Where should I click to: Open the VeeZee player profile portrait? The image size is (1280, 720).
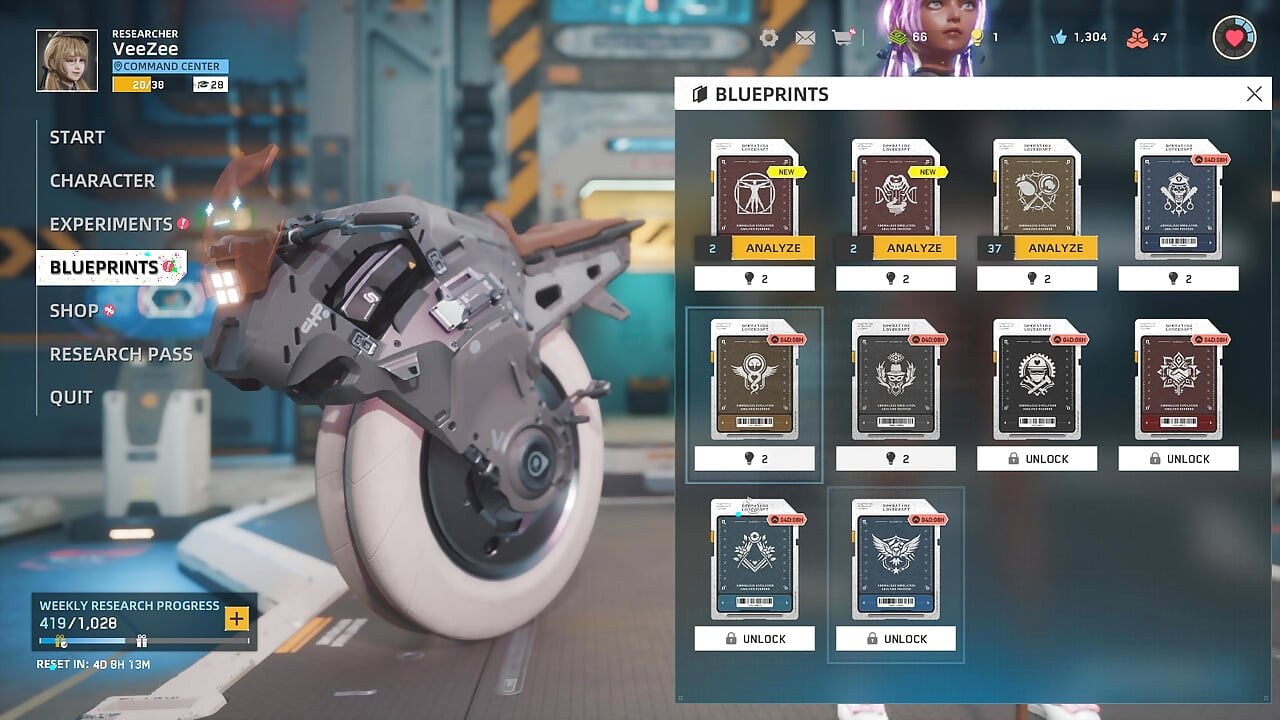click(x=67, y=60)
